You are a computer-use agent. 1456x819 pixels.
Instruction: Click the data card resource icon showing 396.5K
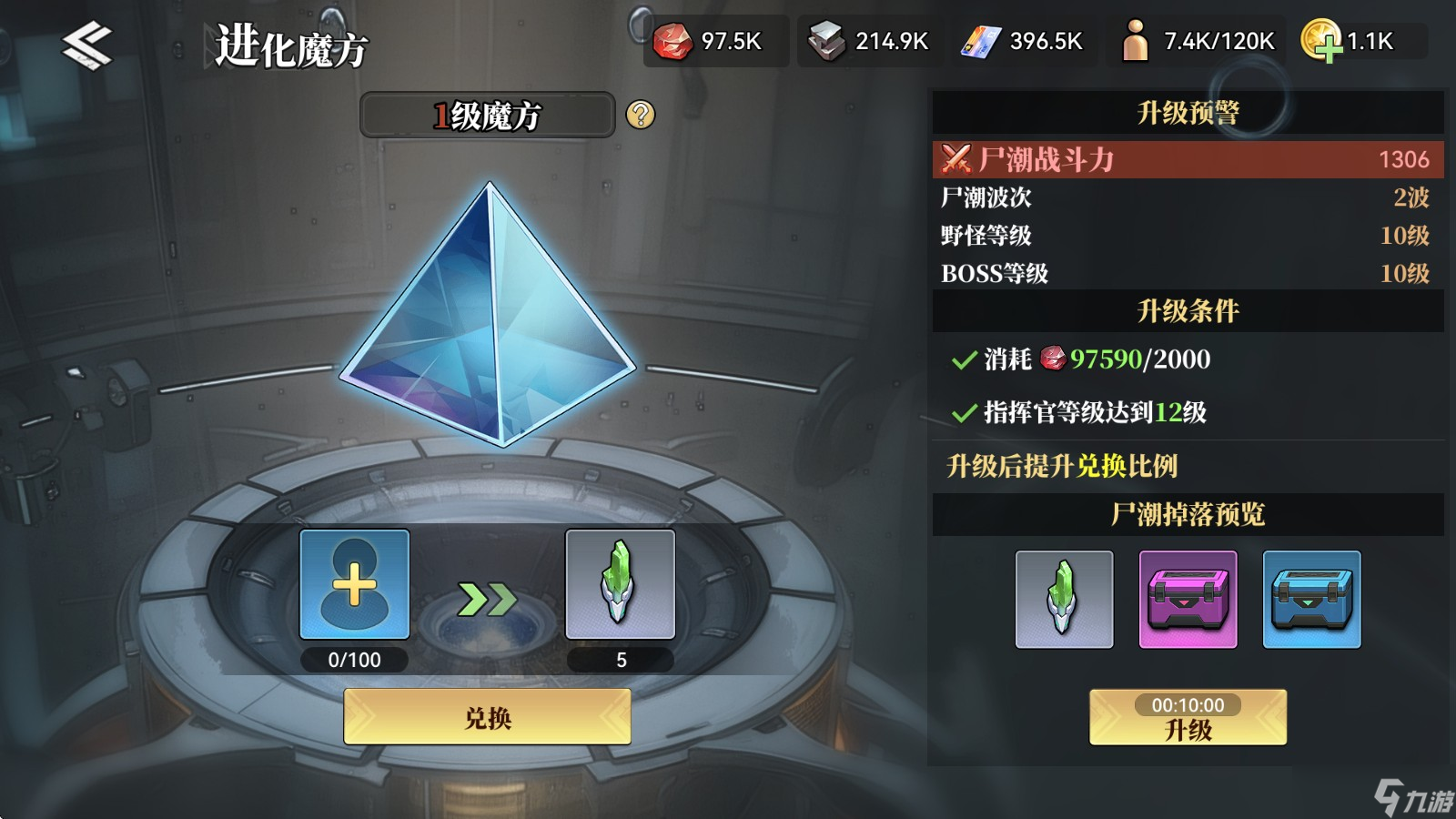(x=981, y=41)
